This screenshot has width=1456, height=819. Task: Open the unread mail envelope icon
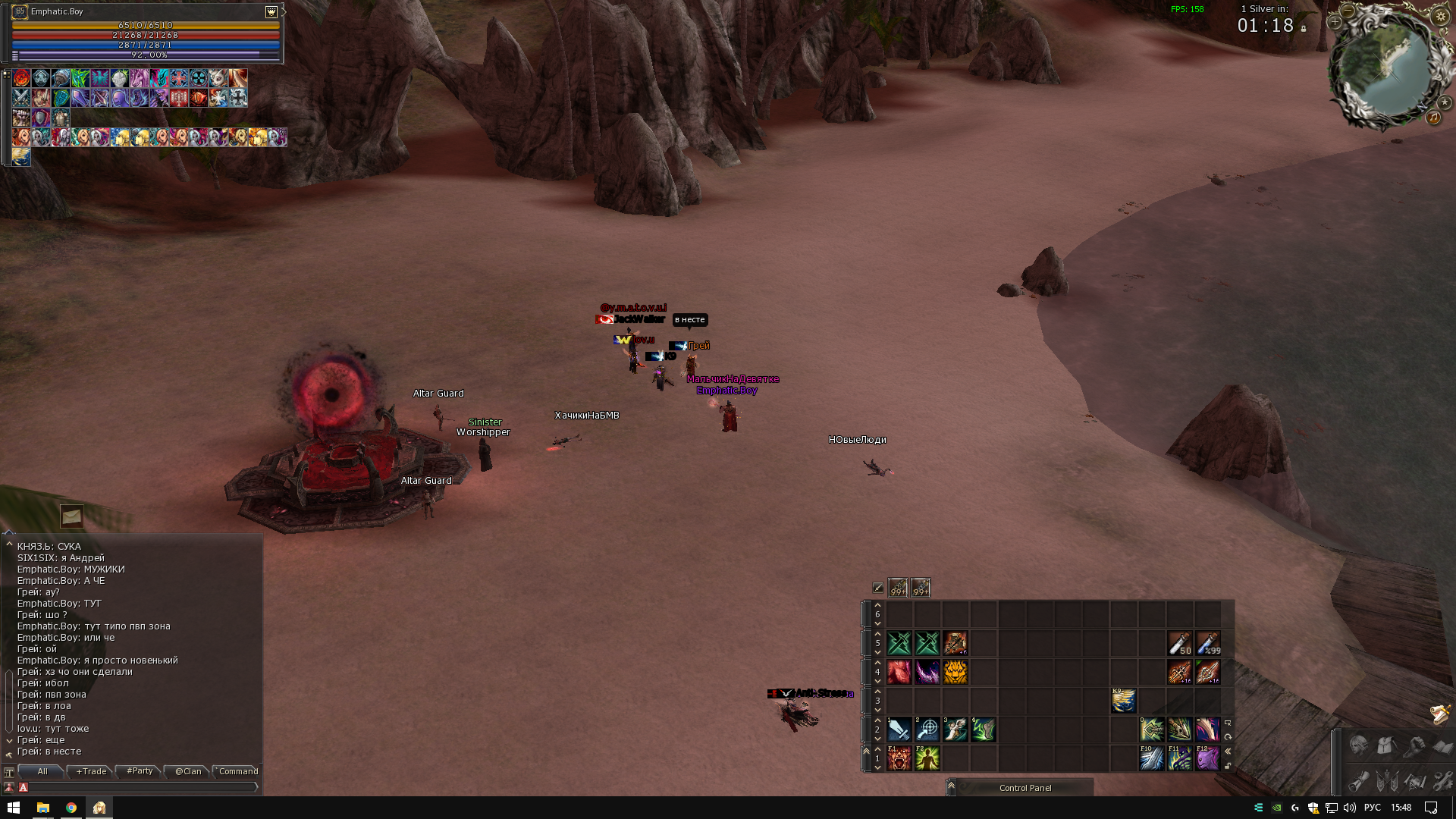coord(72,516)
